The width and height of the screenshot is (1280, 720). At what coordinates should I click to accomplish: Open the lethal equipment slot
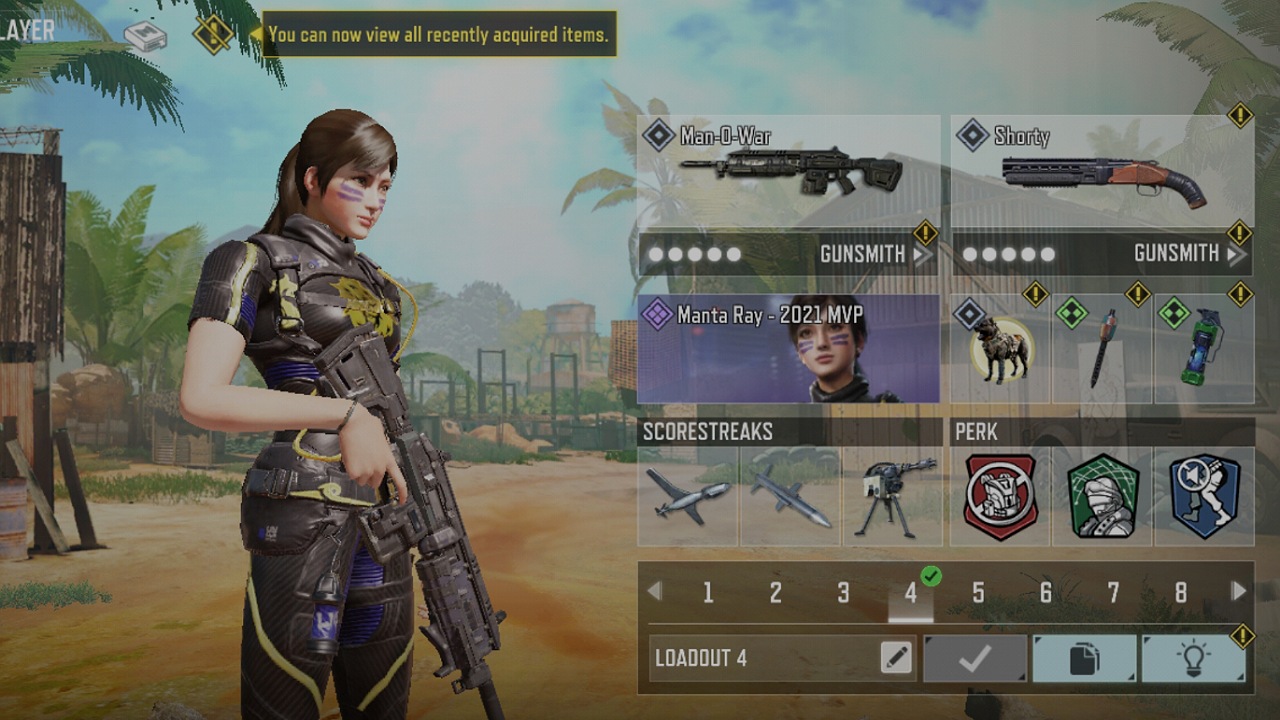[1102, 349]
